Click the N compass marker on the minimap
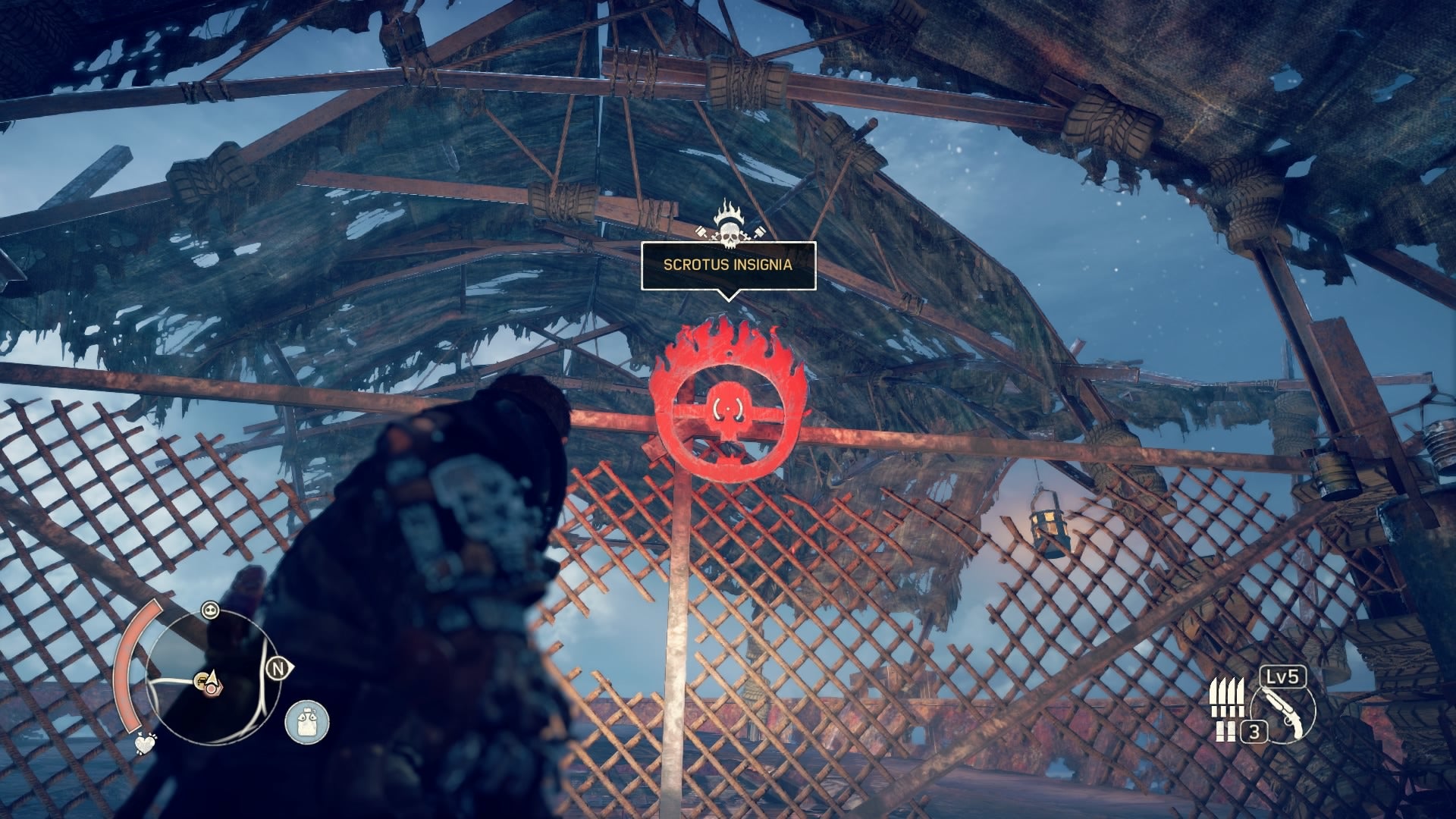1456x819 pixels. point(278,667)
